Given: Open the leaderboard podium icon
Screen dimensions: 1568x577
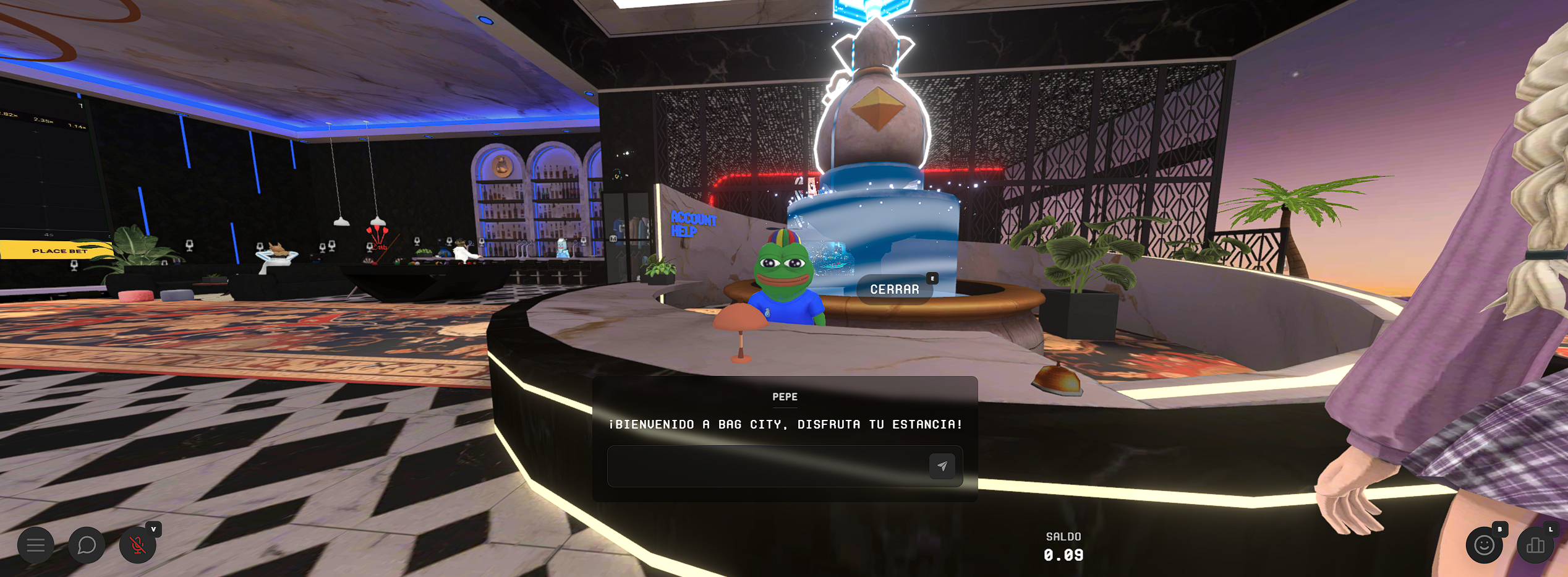Looking at the screenshot, I should (x=1535, y=545).
